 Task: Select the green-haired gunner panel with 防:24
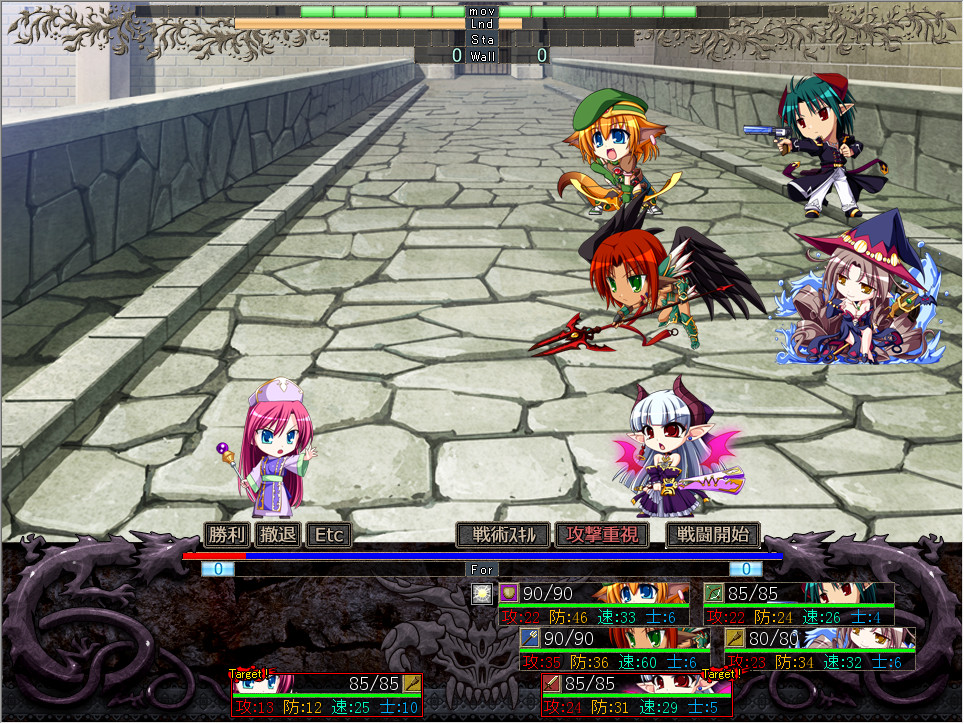(798, 604)
